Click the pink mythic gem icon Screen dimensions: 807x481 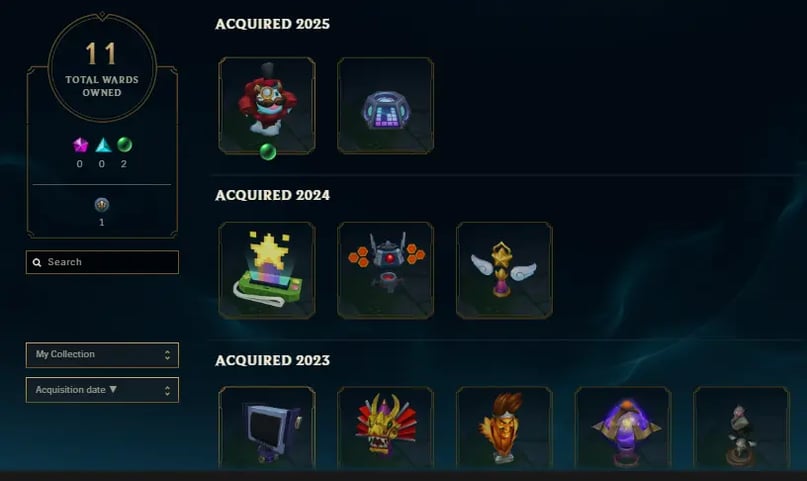point(81,145)
